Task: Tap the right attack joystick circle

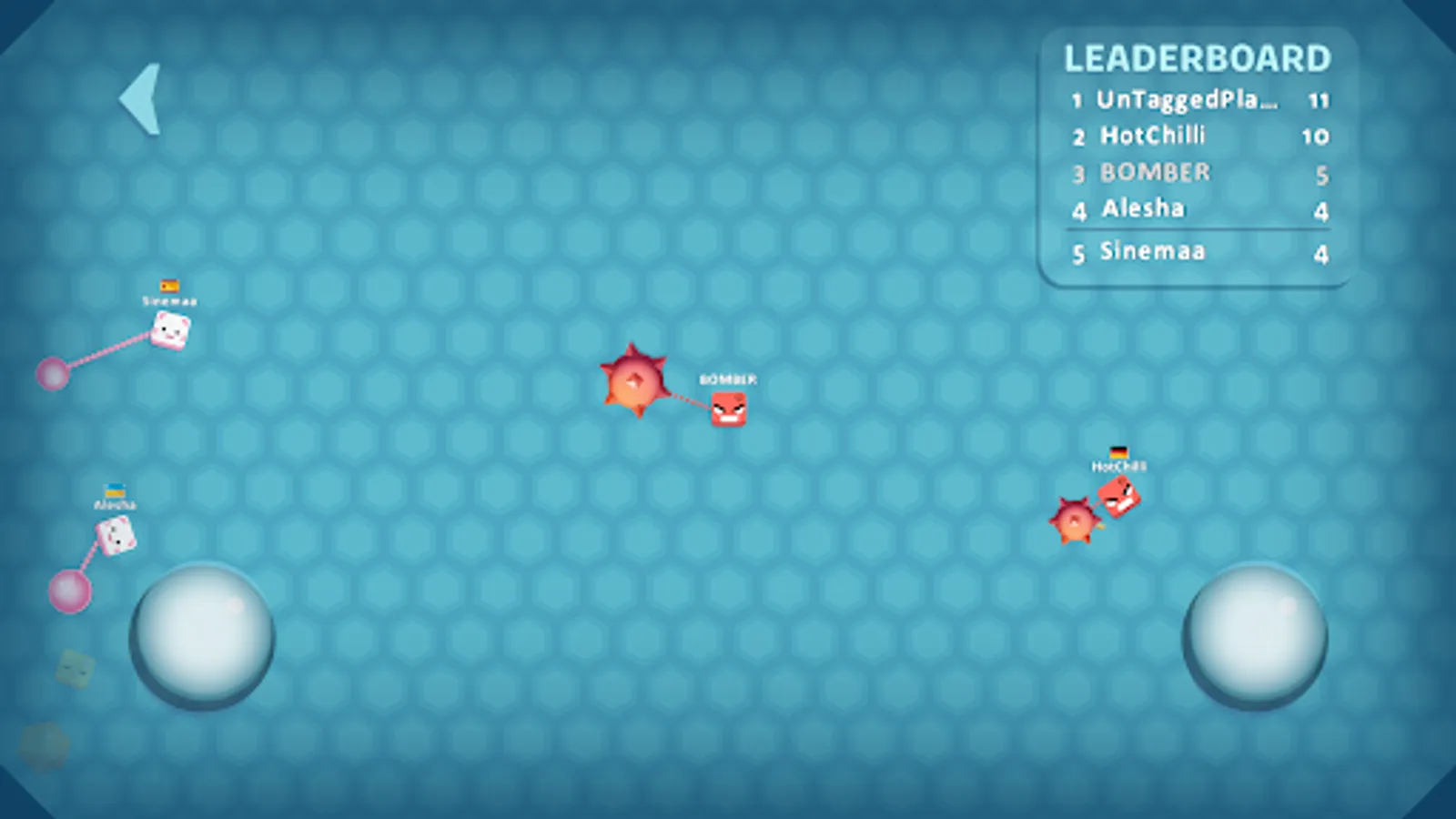Action: point(1256,635)
